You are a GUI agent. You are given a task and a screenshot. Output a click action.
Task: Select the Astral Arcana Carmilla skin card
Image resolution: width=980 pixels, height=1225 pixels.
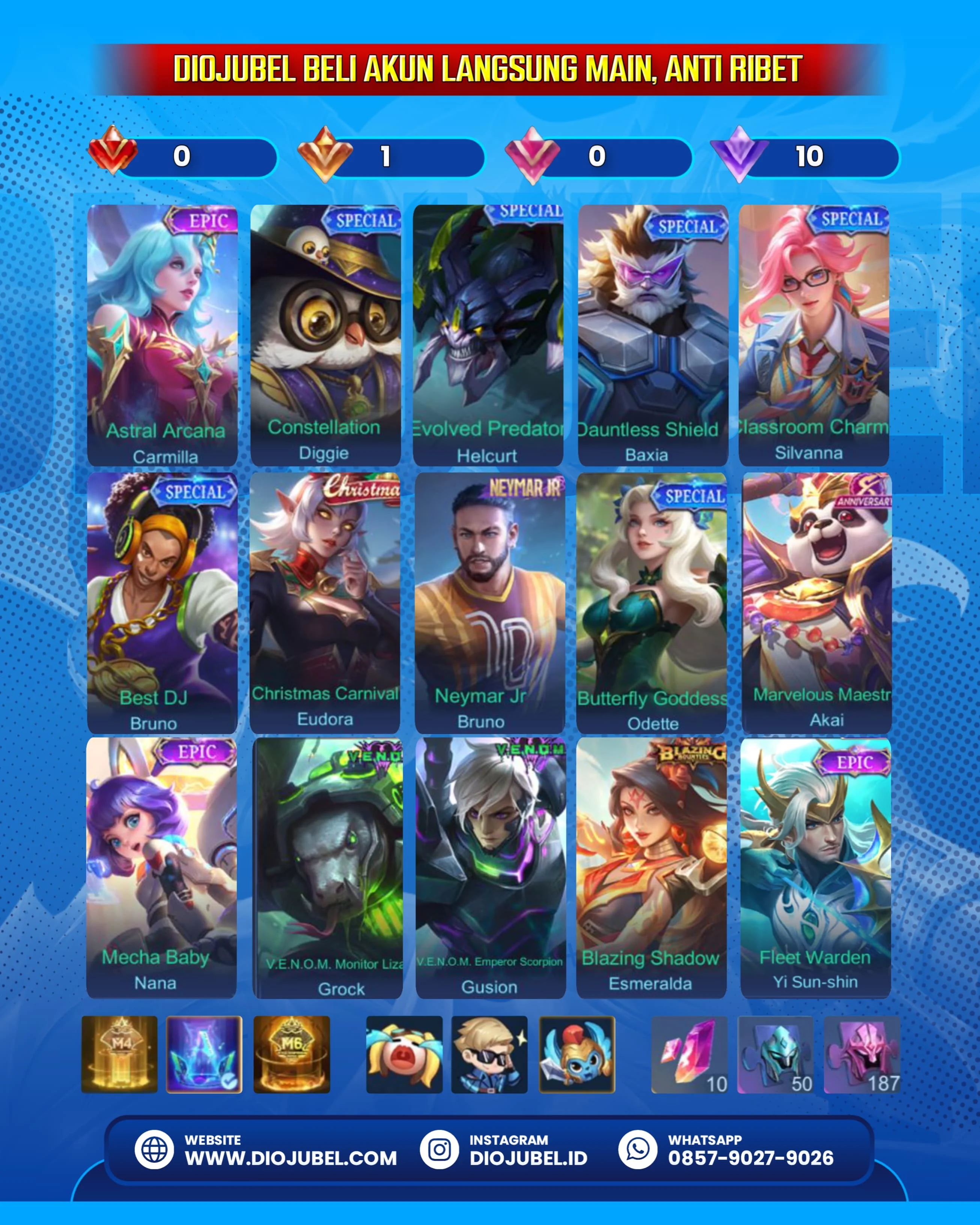coord(163,335)
